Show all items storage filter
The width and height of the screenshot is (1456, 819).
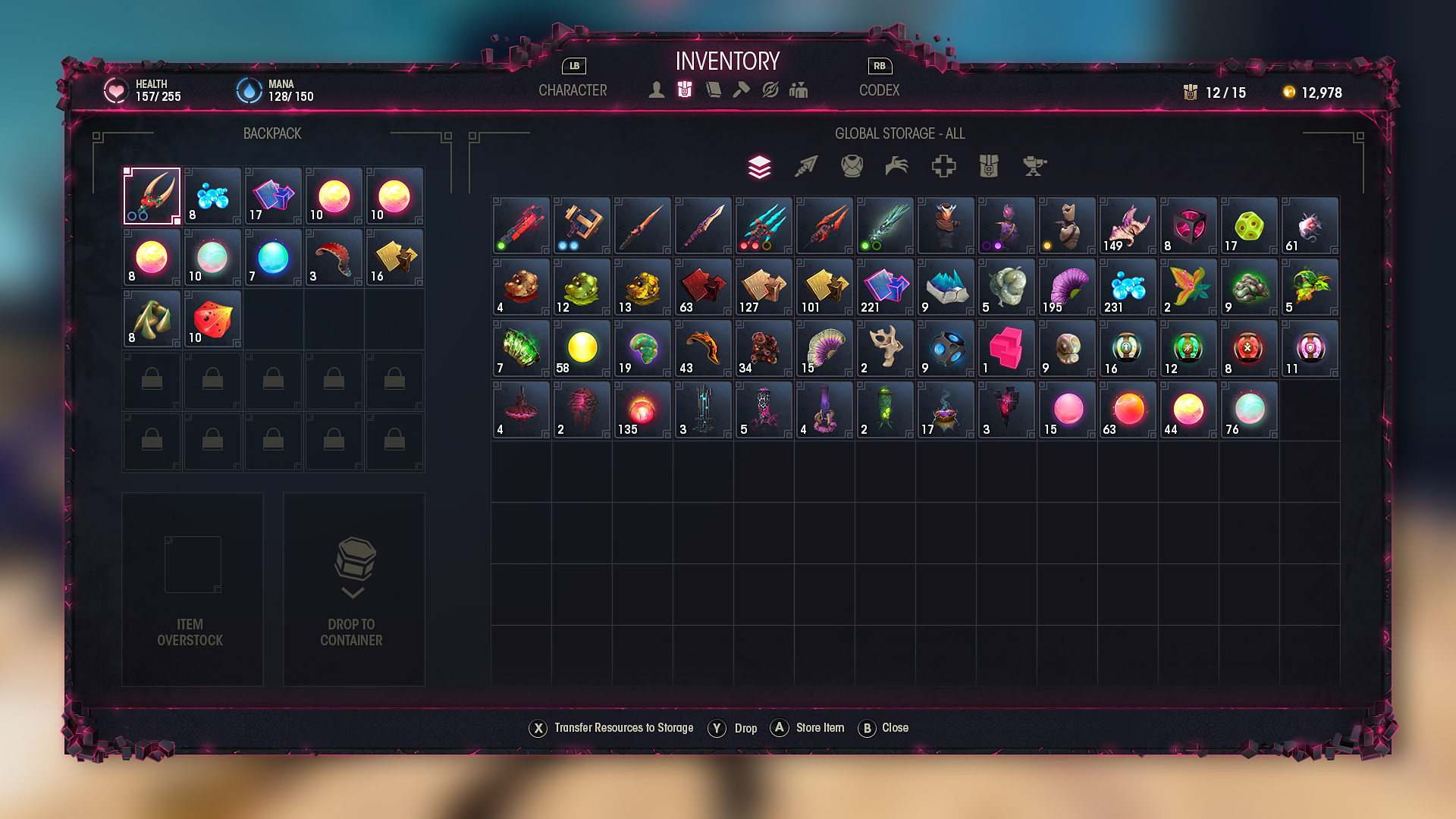click(x=760, y=167)
